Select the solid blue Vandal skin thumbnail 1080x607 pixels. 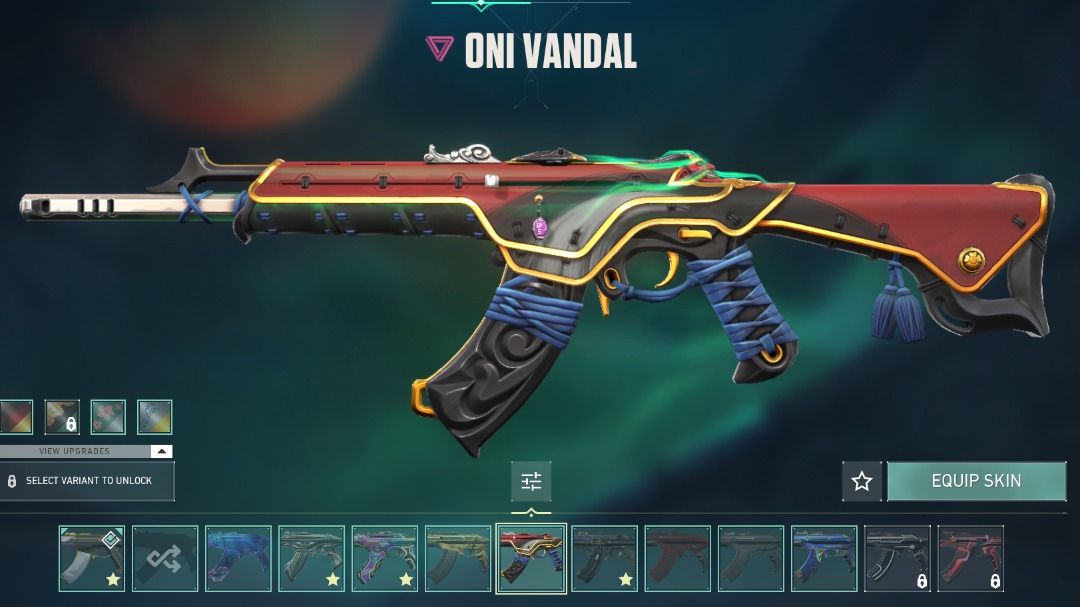coord(238,559)
